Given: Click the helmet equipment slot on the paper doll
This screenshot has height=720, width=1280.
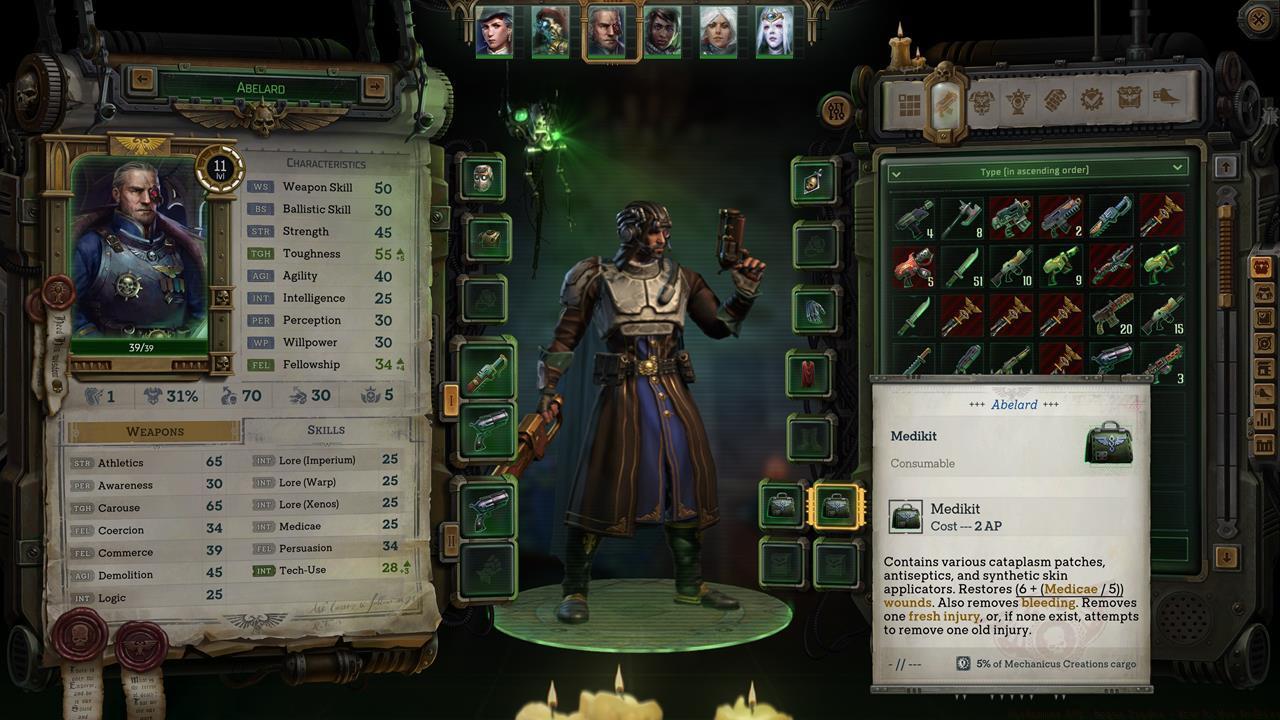Looking at the screenshot, I should [484, 178].
